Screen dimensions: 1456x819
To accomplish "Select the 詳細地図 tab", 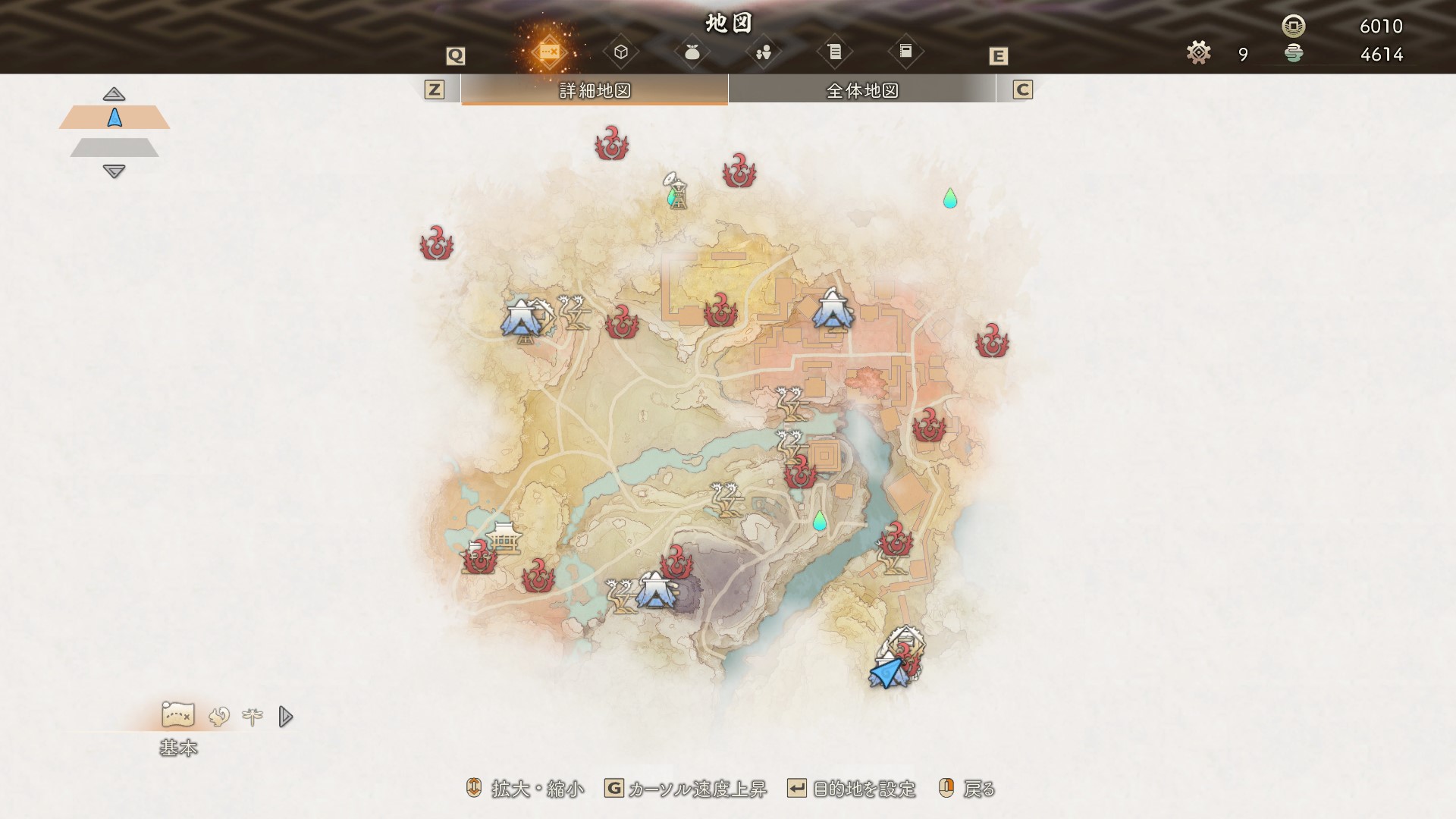I will (x=595, y=90).
